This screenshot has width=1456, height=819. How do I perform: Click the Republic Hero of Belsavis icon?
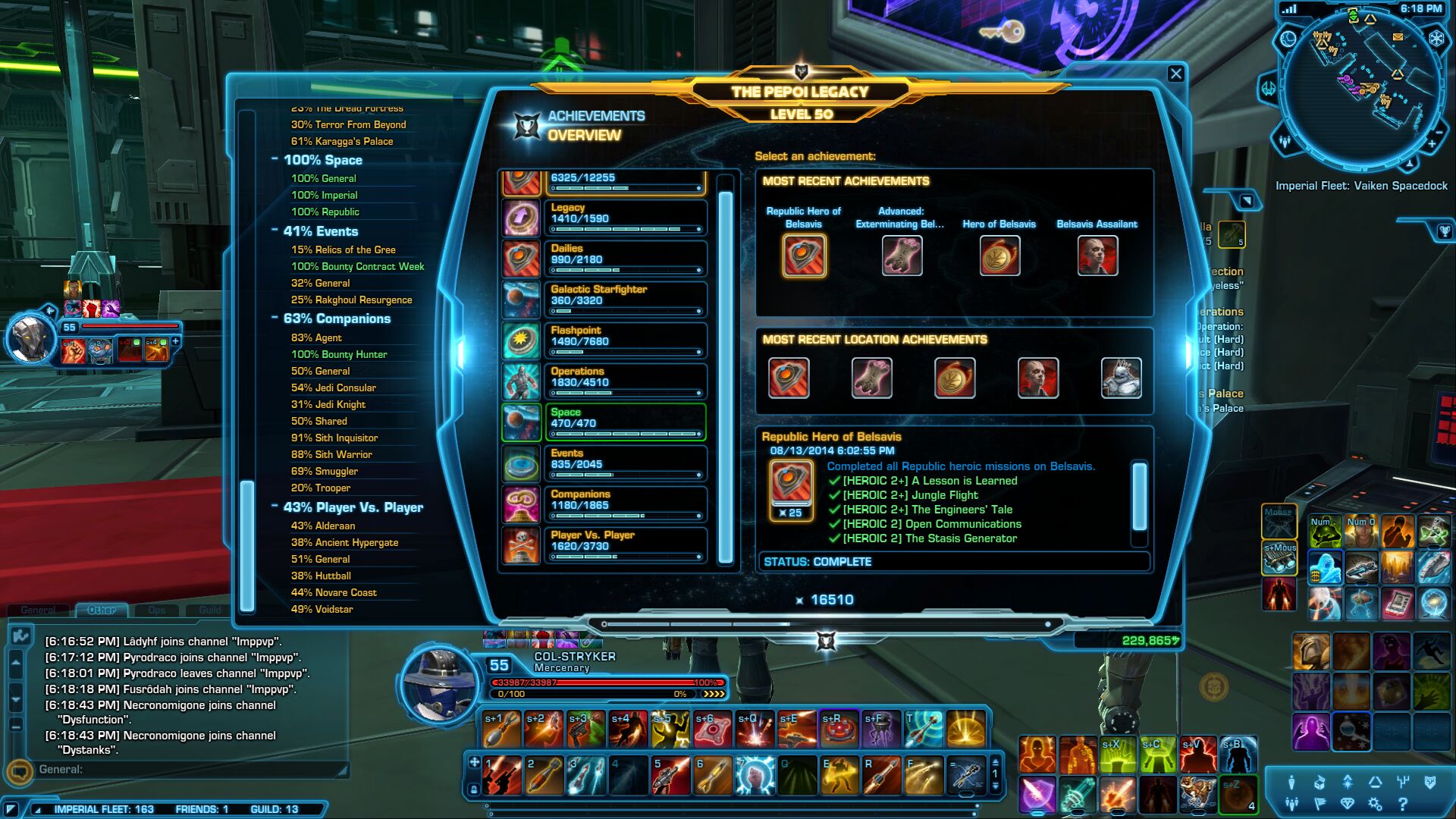click(x=804, y=255)
